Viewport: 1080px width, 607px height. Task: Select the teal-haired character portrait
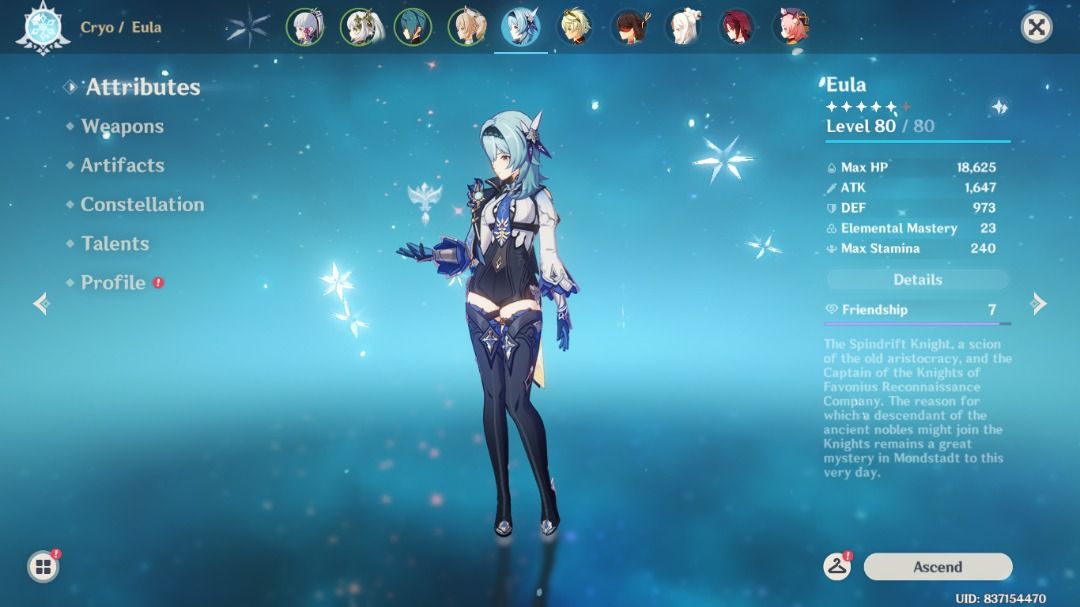coord(412,27)
